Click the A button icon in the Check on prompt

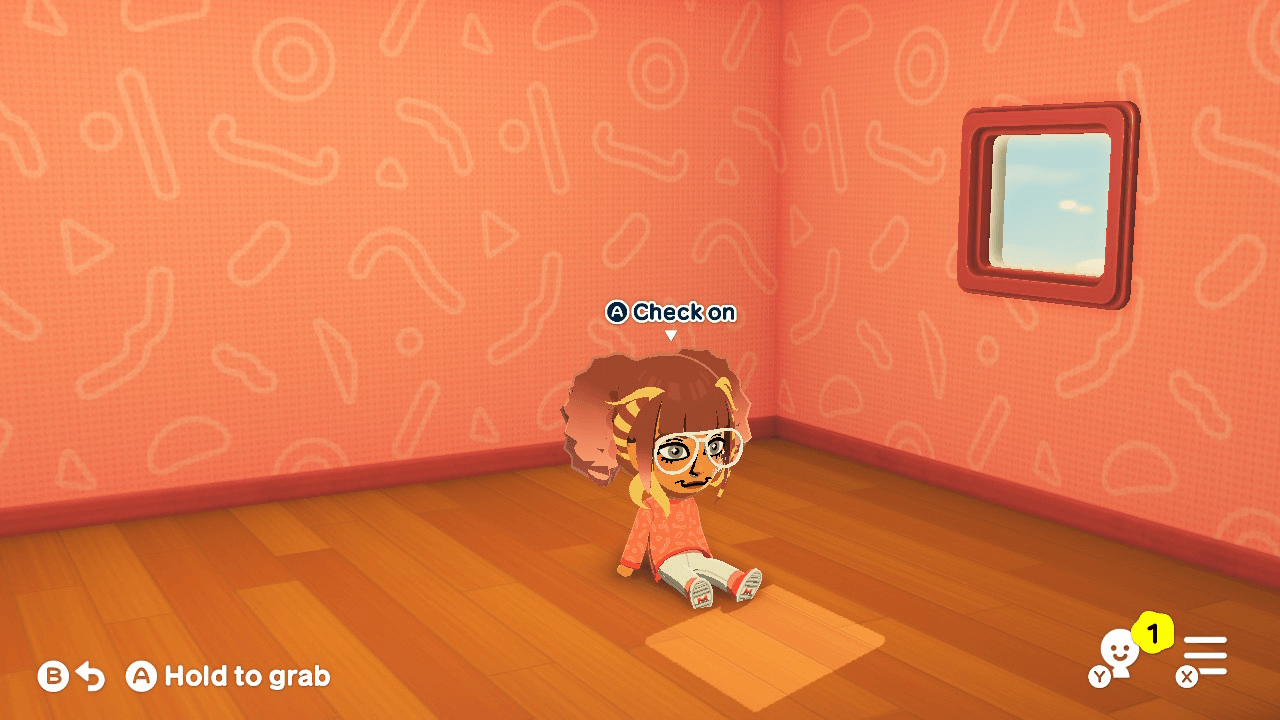point(619,312)
